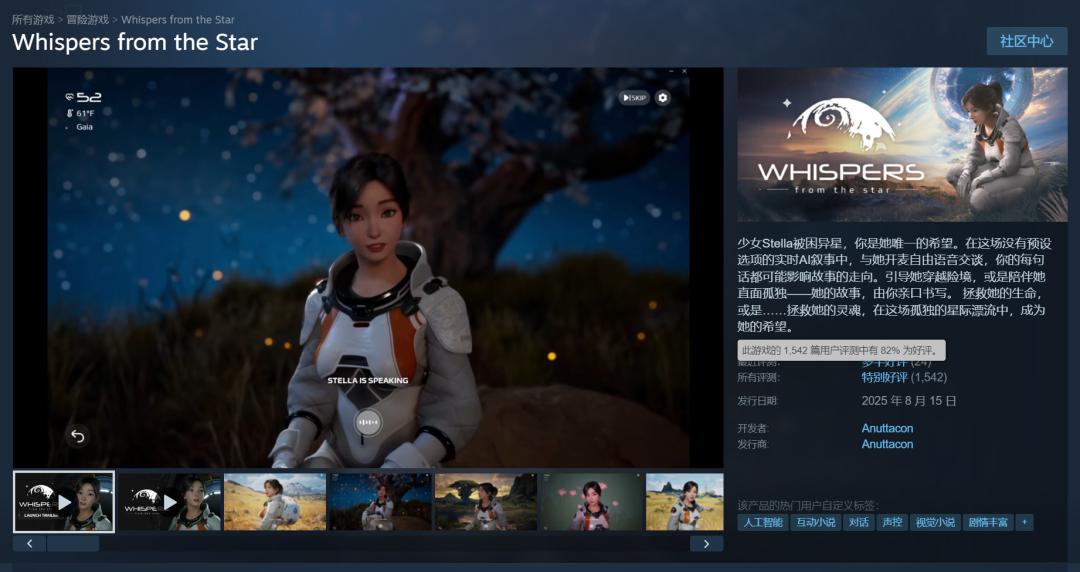Move the thumbnail strip back with the left arrow
Image resolution: width=1080 pixels, height=572 pixels.
click(30, 544)
